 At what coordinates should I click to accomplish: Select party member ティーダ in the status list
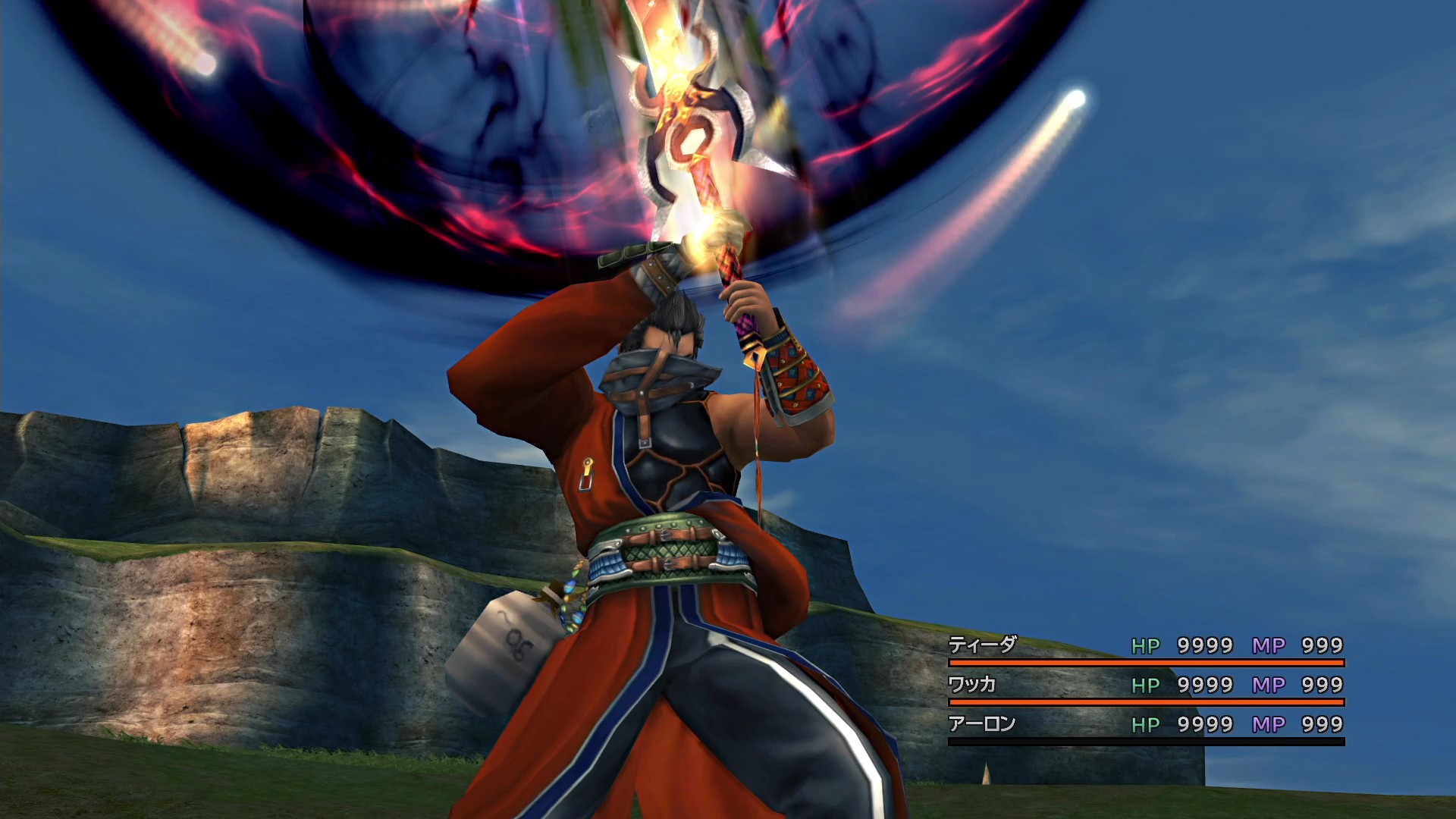983,645
